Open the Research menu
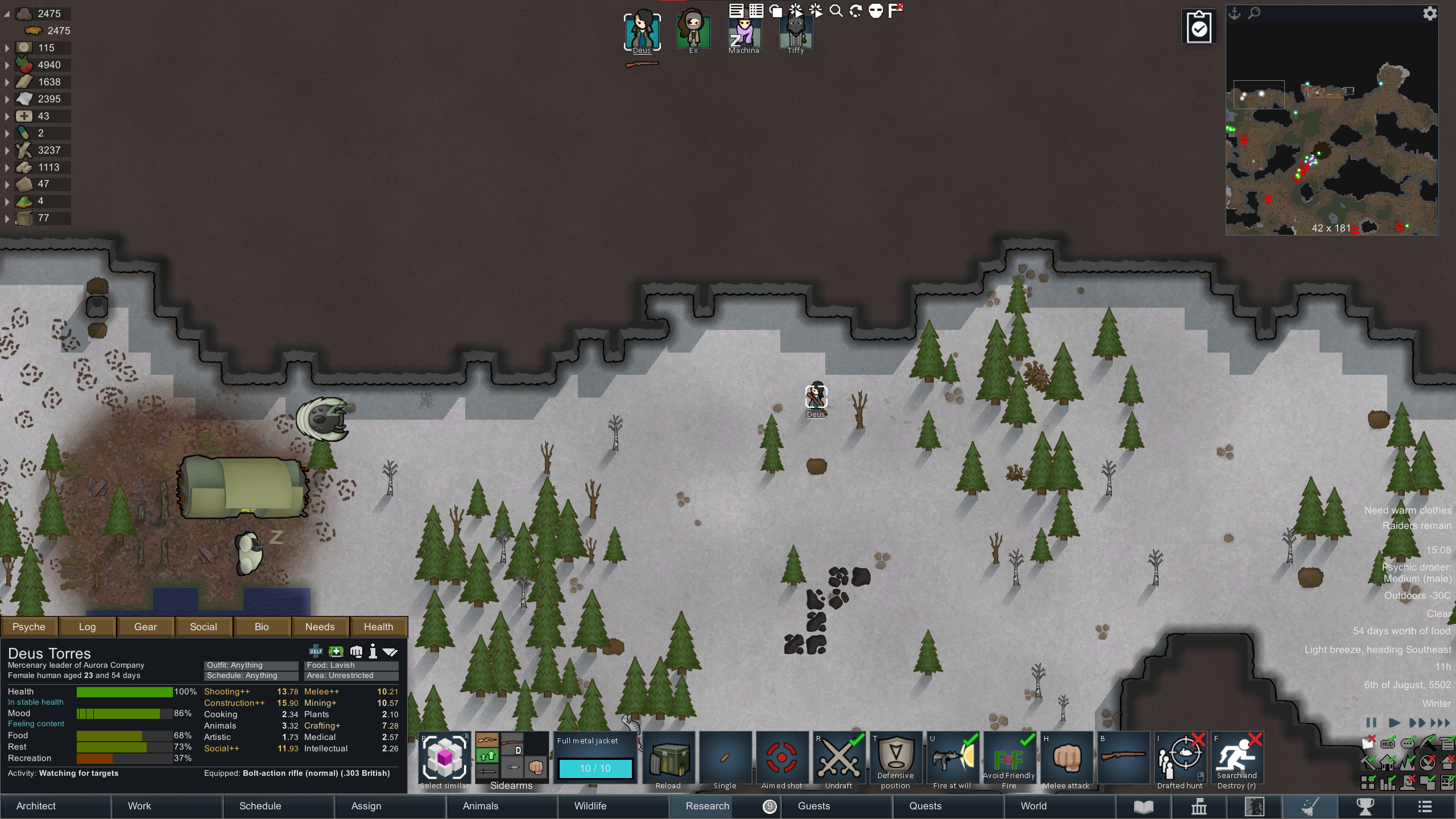The image size is (1456, 819). (707, 806)
